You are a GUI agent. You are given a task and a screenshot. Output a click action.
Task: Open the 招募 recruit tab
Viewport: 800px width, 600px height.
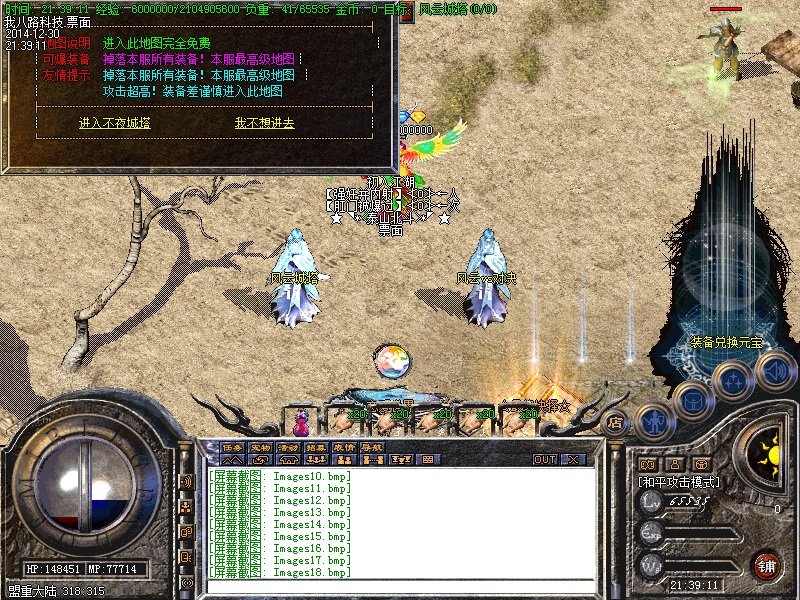(317, 447)
